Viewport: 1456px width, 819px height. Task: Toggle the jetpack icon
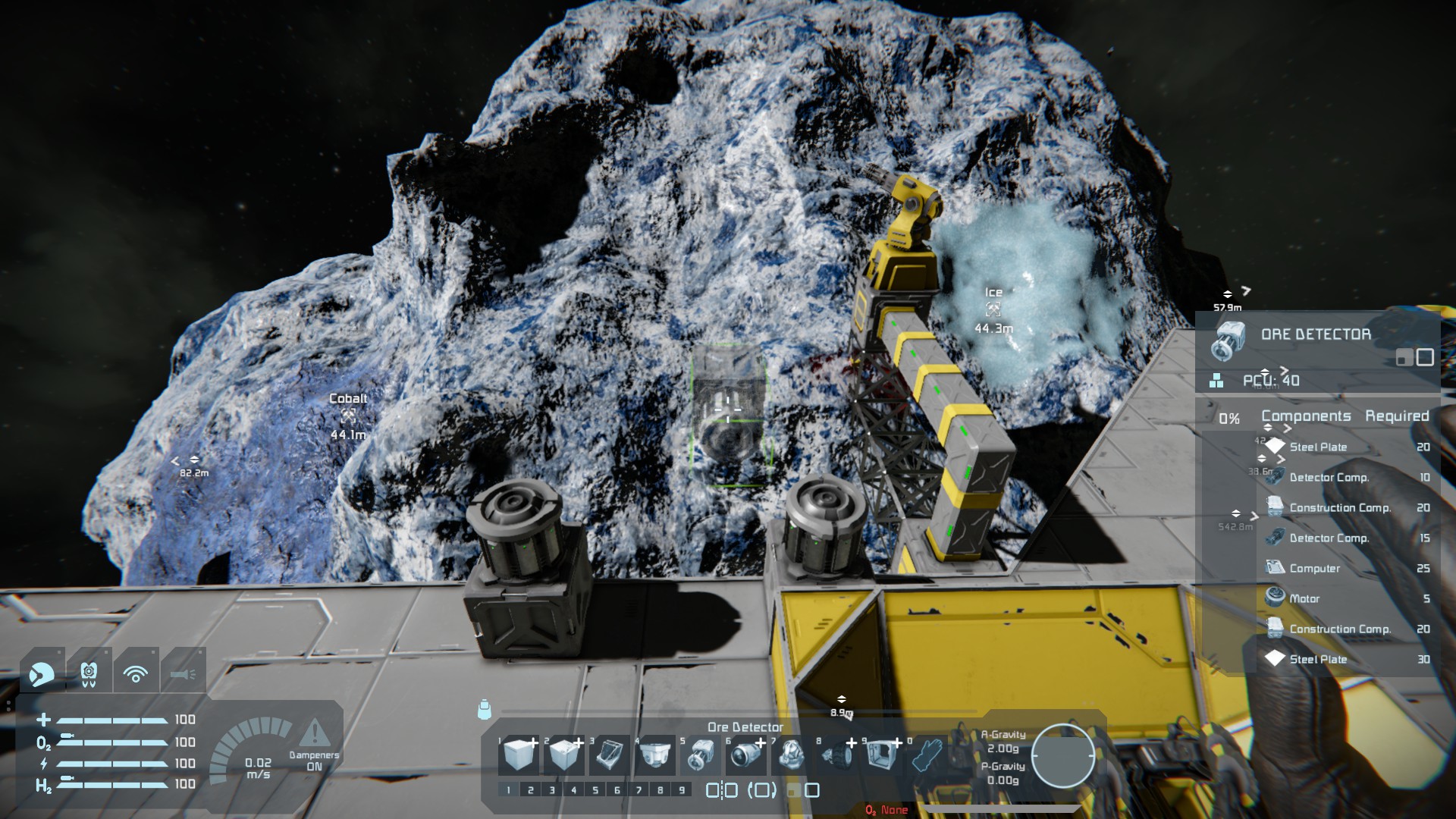click(89, 673)
